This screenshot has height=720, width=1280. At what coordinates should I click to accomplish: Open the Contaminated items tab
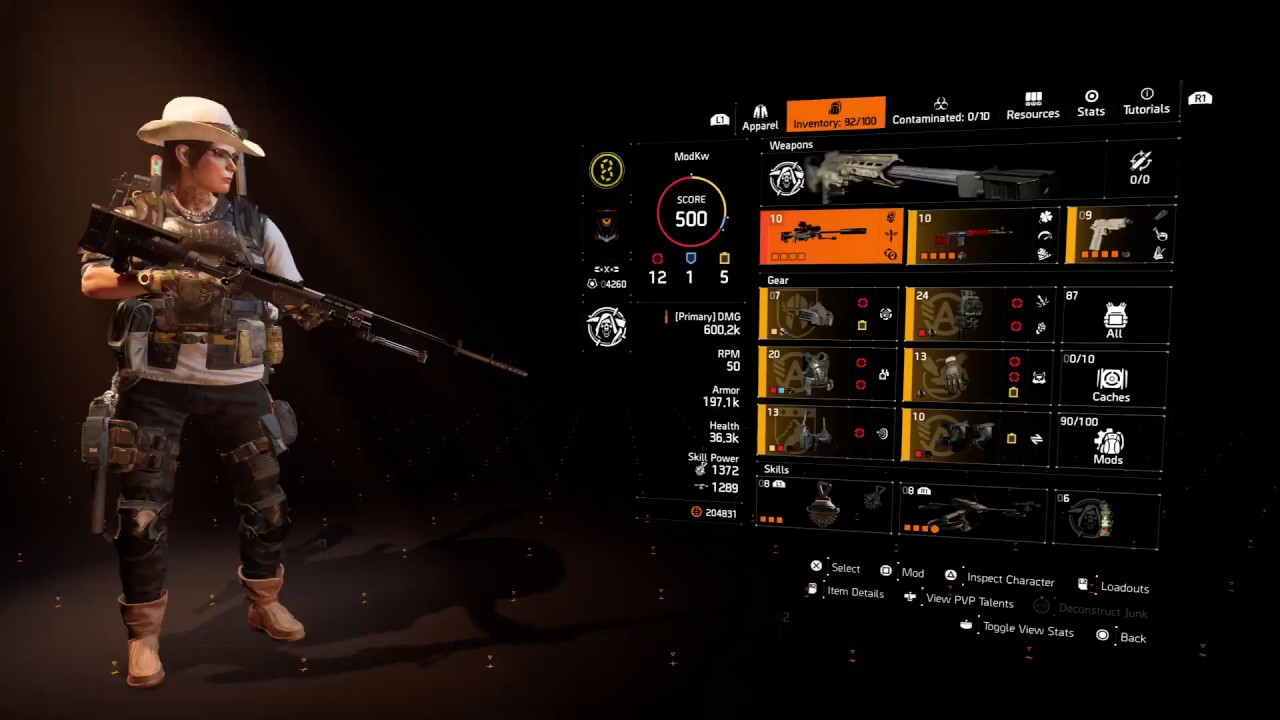[940, 110]
